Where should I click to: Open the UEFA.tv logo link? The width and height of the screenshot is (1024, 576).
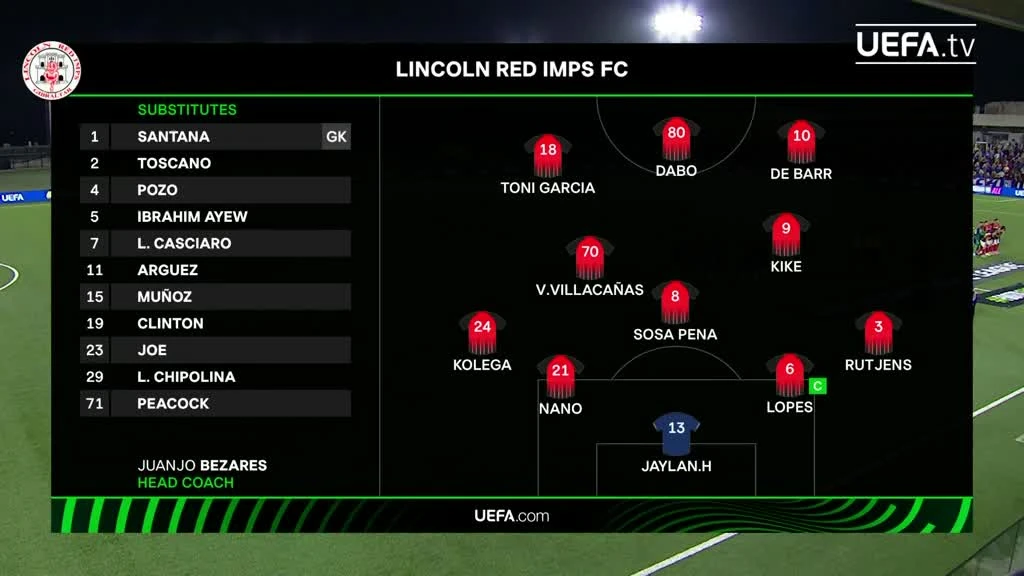[x=915, y=44]
